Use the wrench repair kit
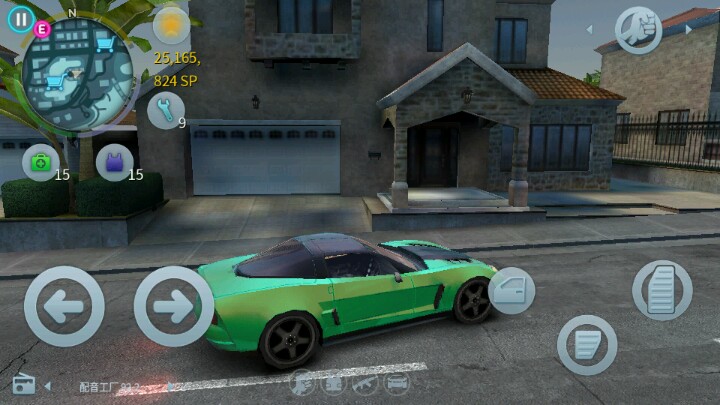 click(x=164, y=110)
